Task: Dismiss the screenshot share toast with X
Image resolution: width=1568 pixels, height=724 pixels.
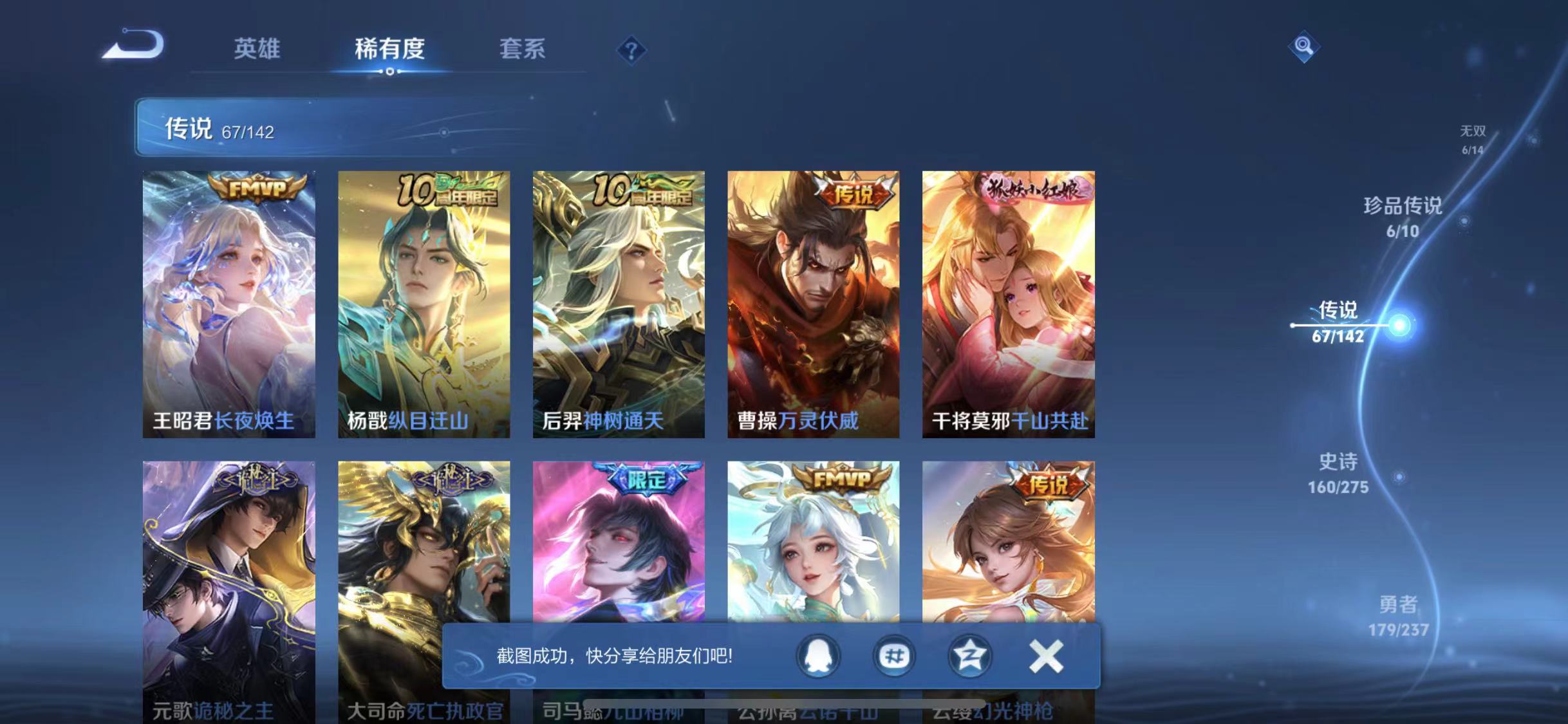Action: click(x=1047, y=654)
